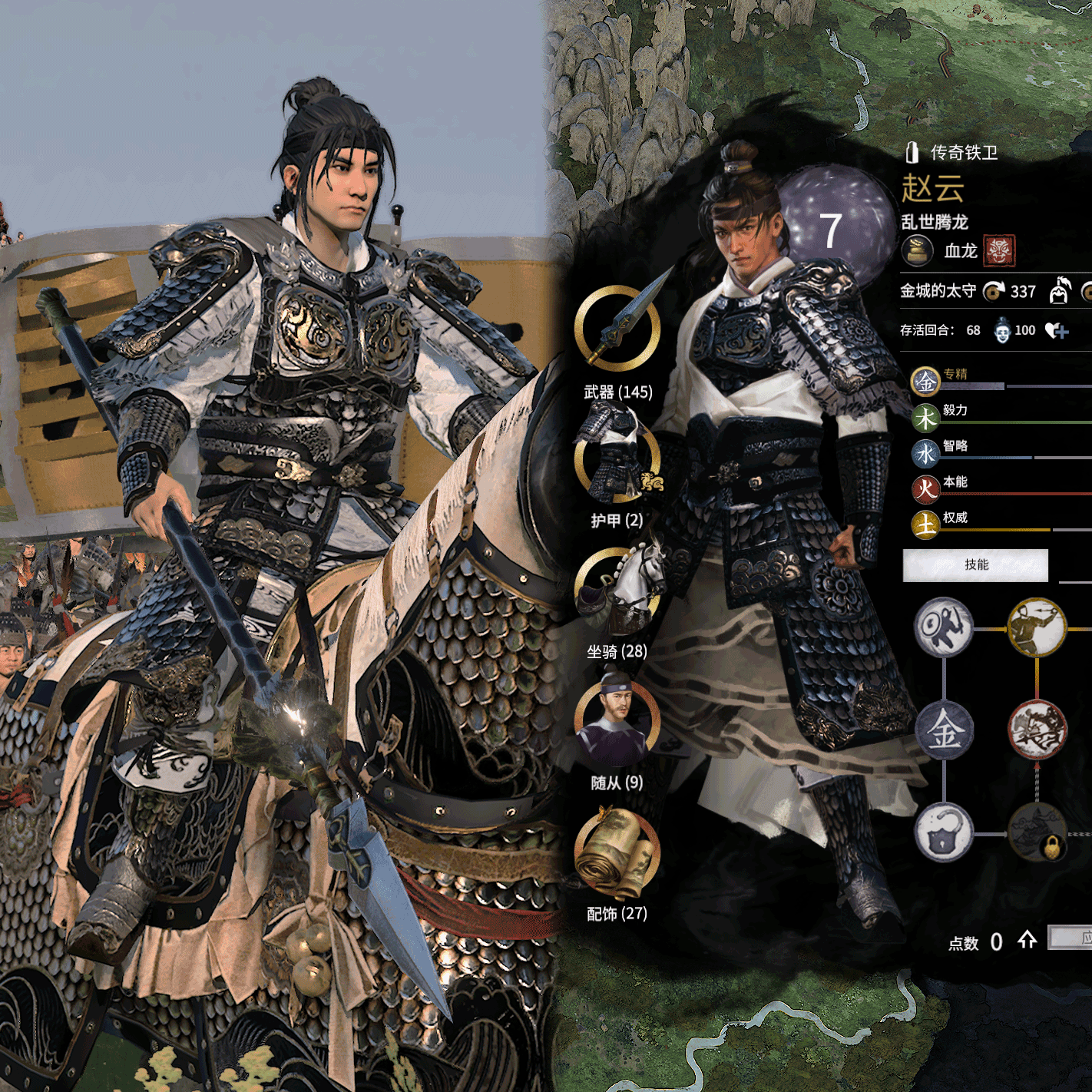This screenshot has width=1092, height=1092.
Task: Choose the 坐骑 white horse mount slot
Action: coord(617,590)
